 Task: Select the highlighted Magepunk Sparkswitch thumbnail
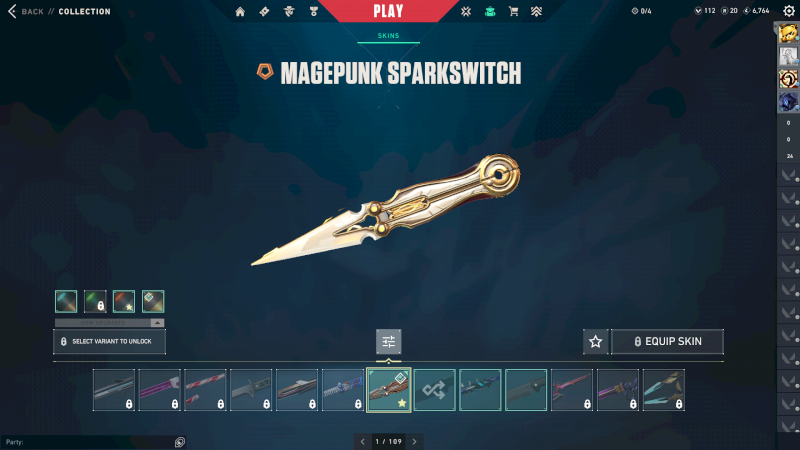389,390
